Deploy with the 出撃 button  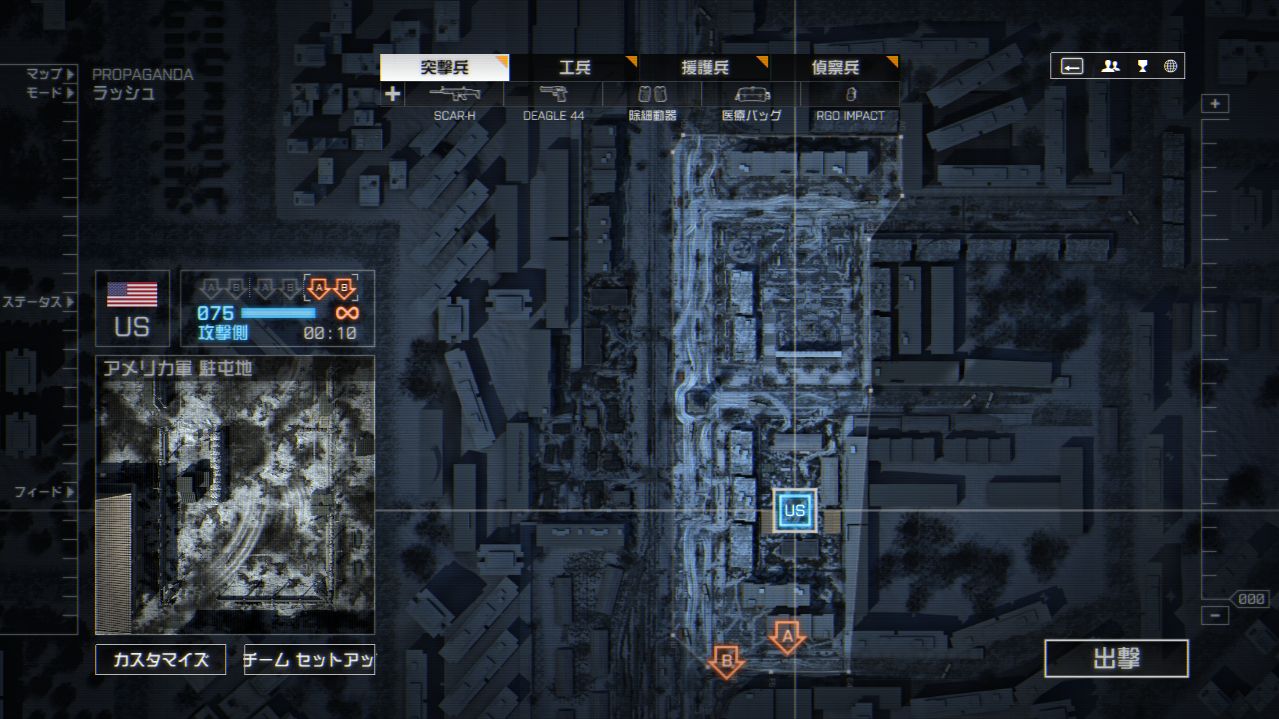pos(1116,659)
